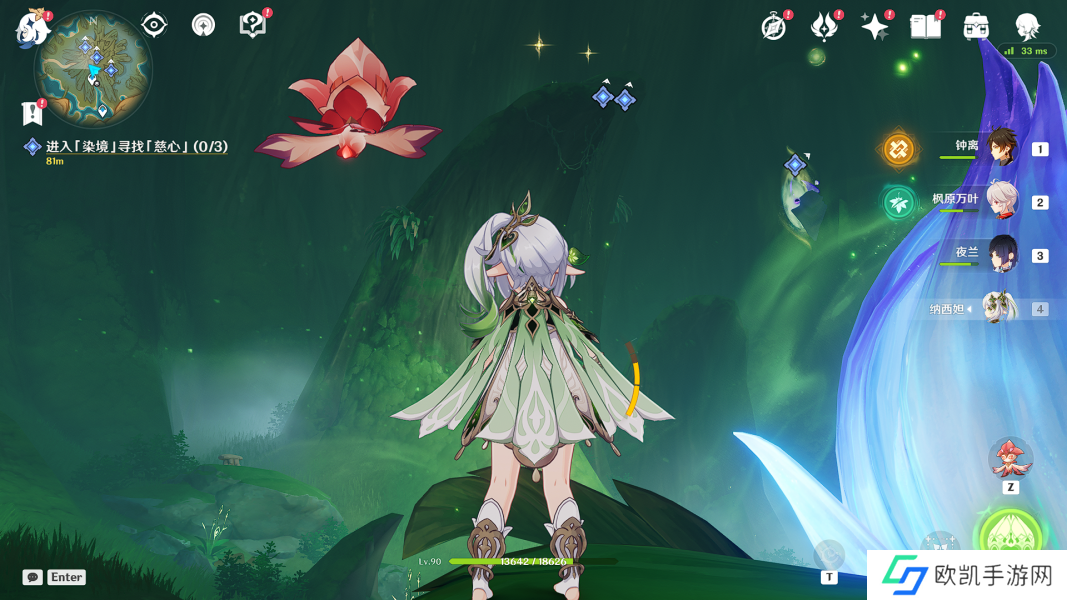Open the four-point star wish icon
The width and height of the screenshot is (1067, 600).
[x=875, y=27]
